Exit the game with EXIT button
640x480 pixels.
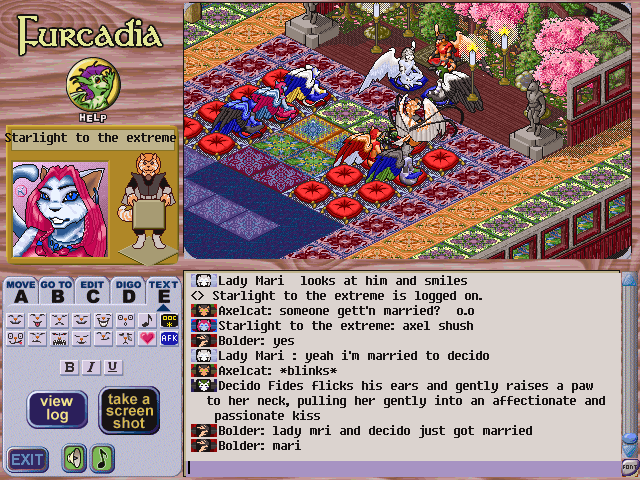pyautogui.click(x=28, y=460)
